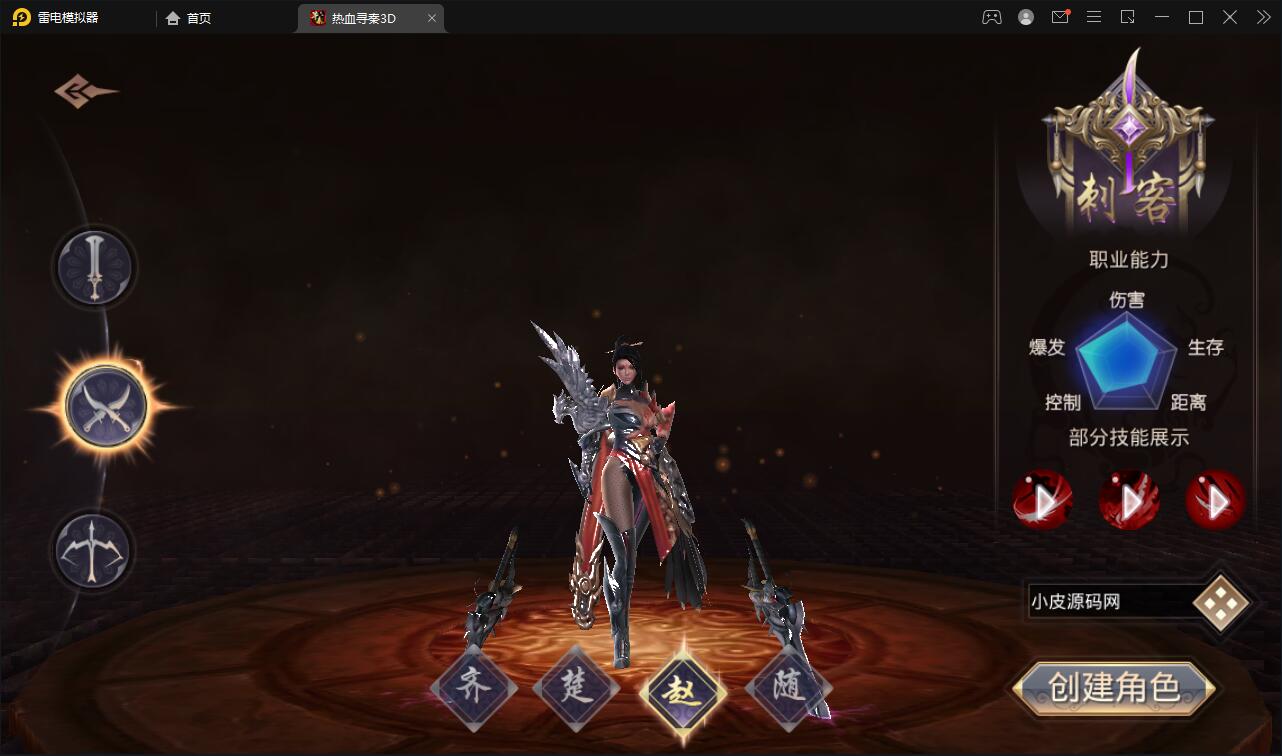Click the back arrow button
The image size is (1282, 756).
[x=86, y=92]
